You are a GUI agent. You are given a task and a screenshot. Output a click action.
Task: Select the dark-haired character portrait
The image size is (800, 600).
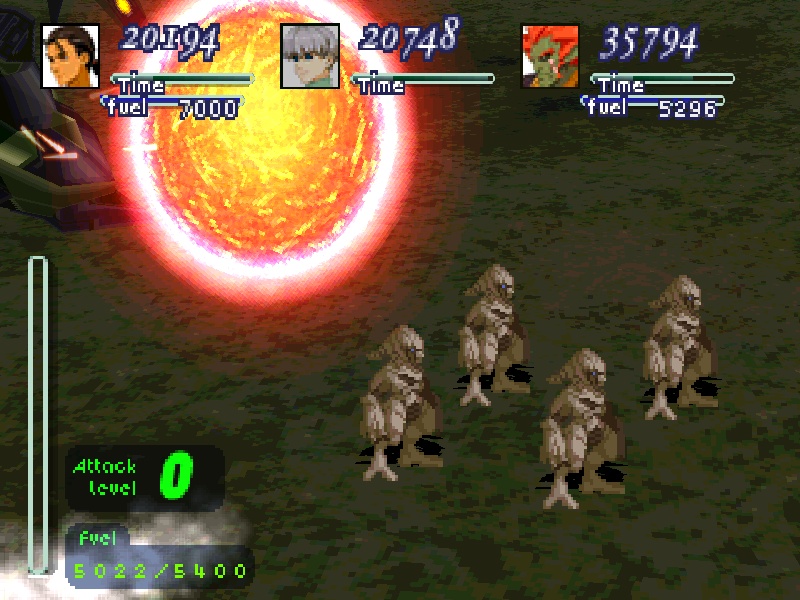point(70,56)
